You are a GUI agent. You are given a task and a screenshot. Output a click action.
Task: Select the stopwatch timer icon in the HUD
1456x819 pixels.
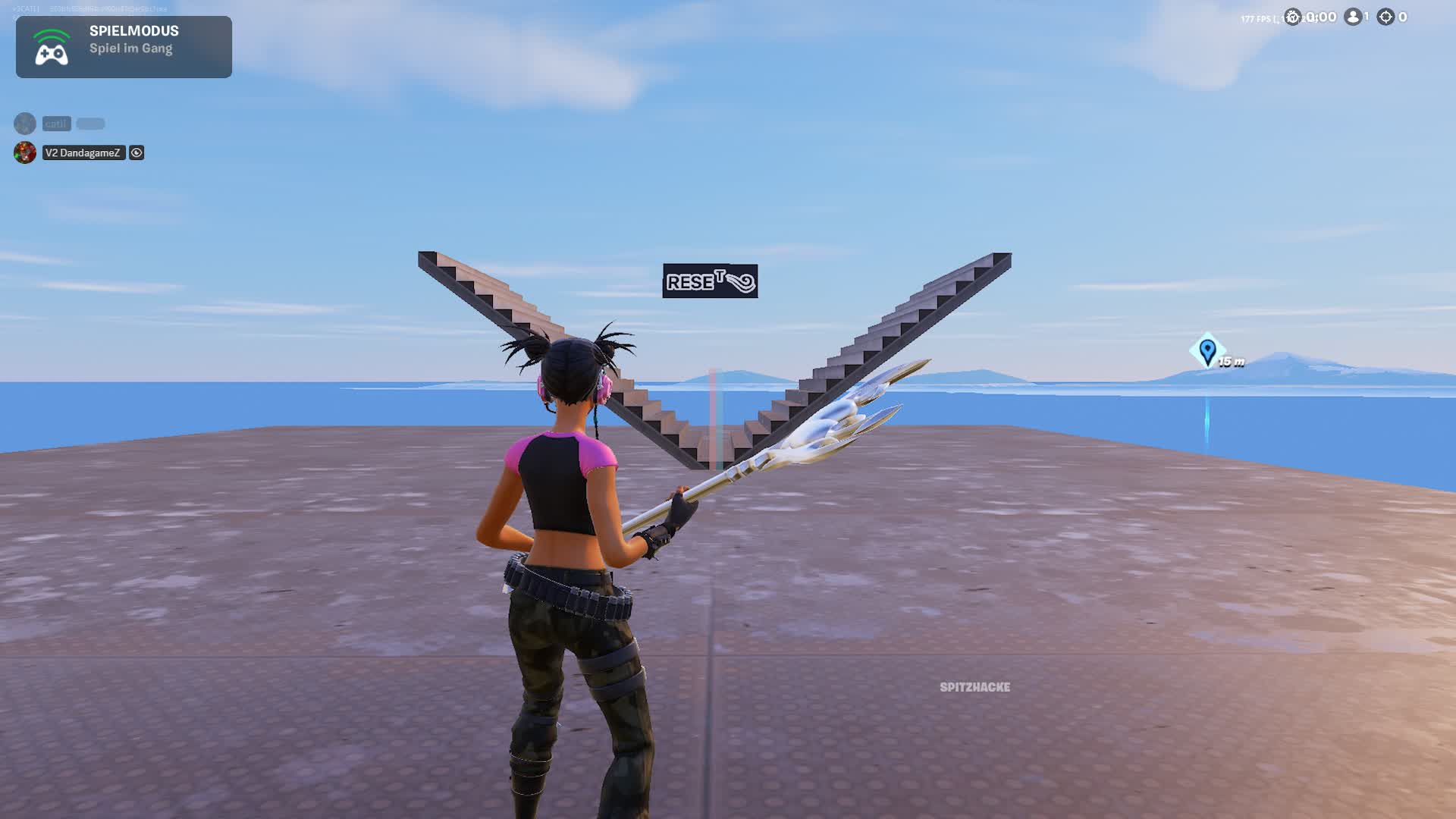[1293, 17]
